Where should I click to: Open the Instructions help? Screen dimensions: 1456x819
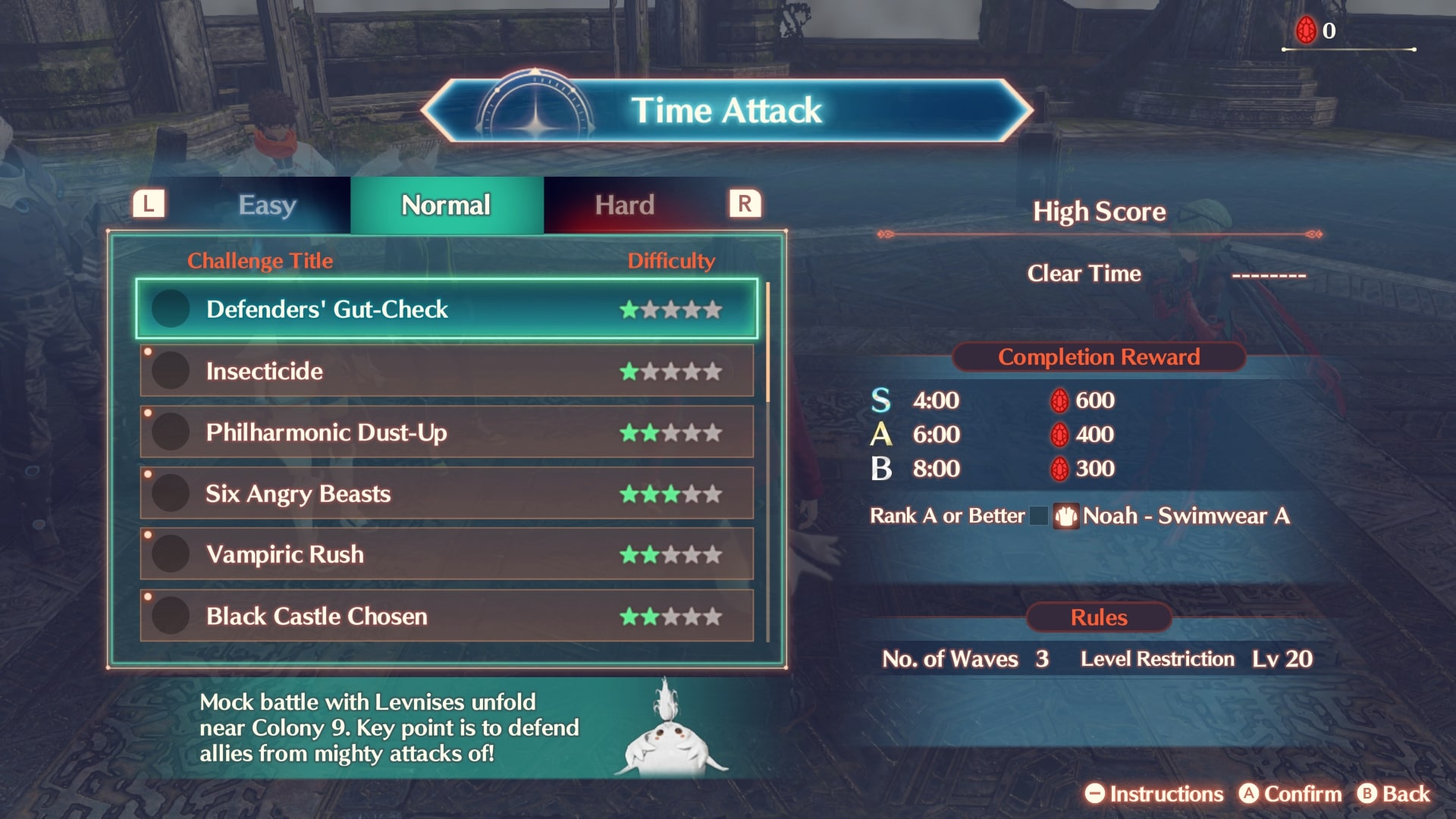tap(1153, 794)
